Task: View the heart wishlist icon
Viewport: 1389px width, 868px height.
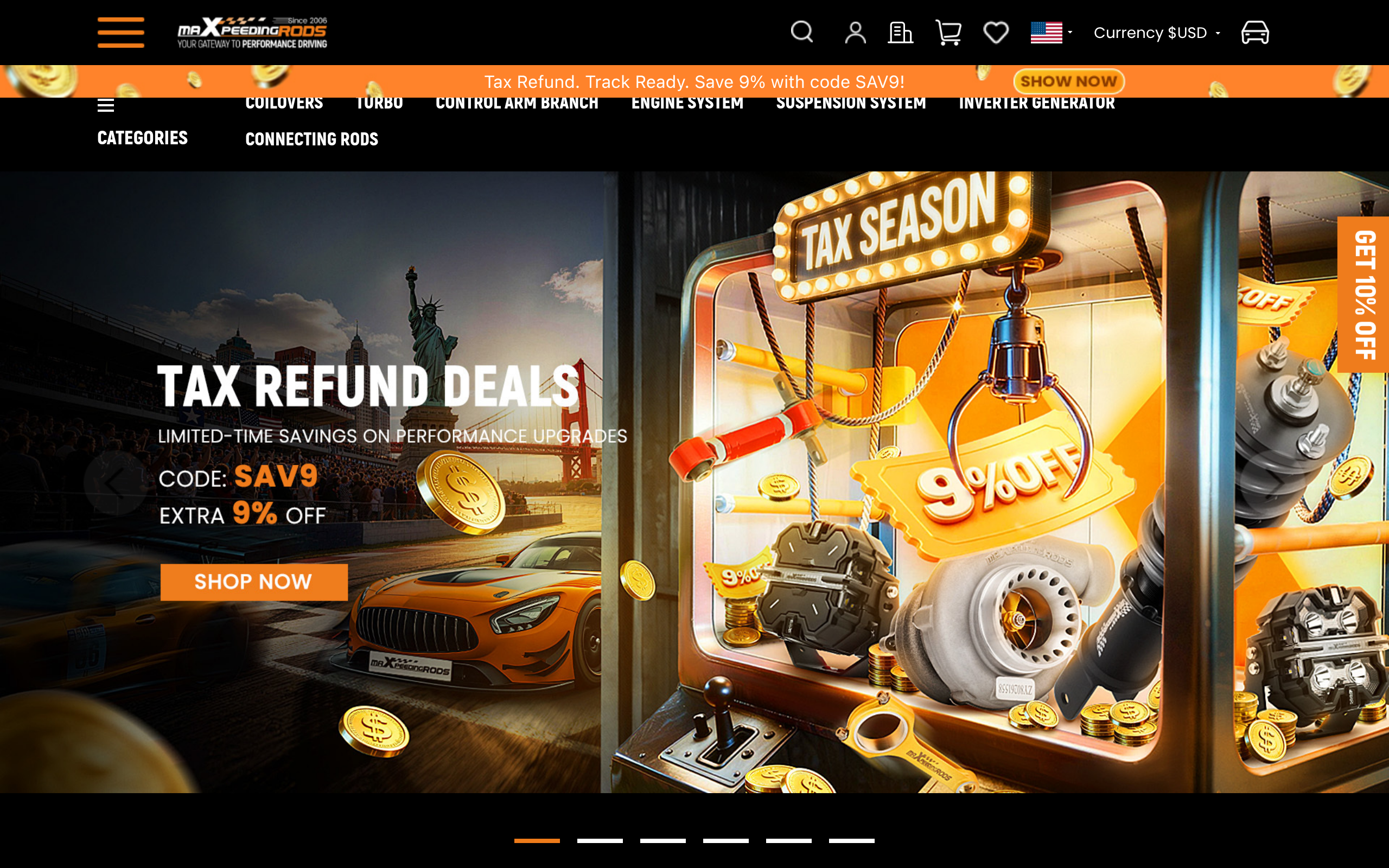Action: (995, 32)
